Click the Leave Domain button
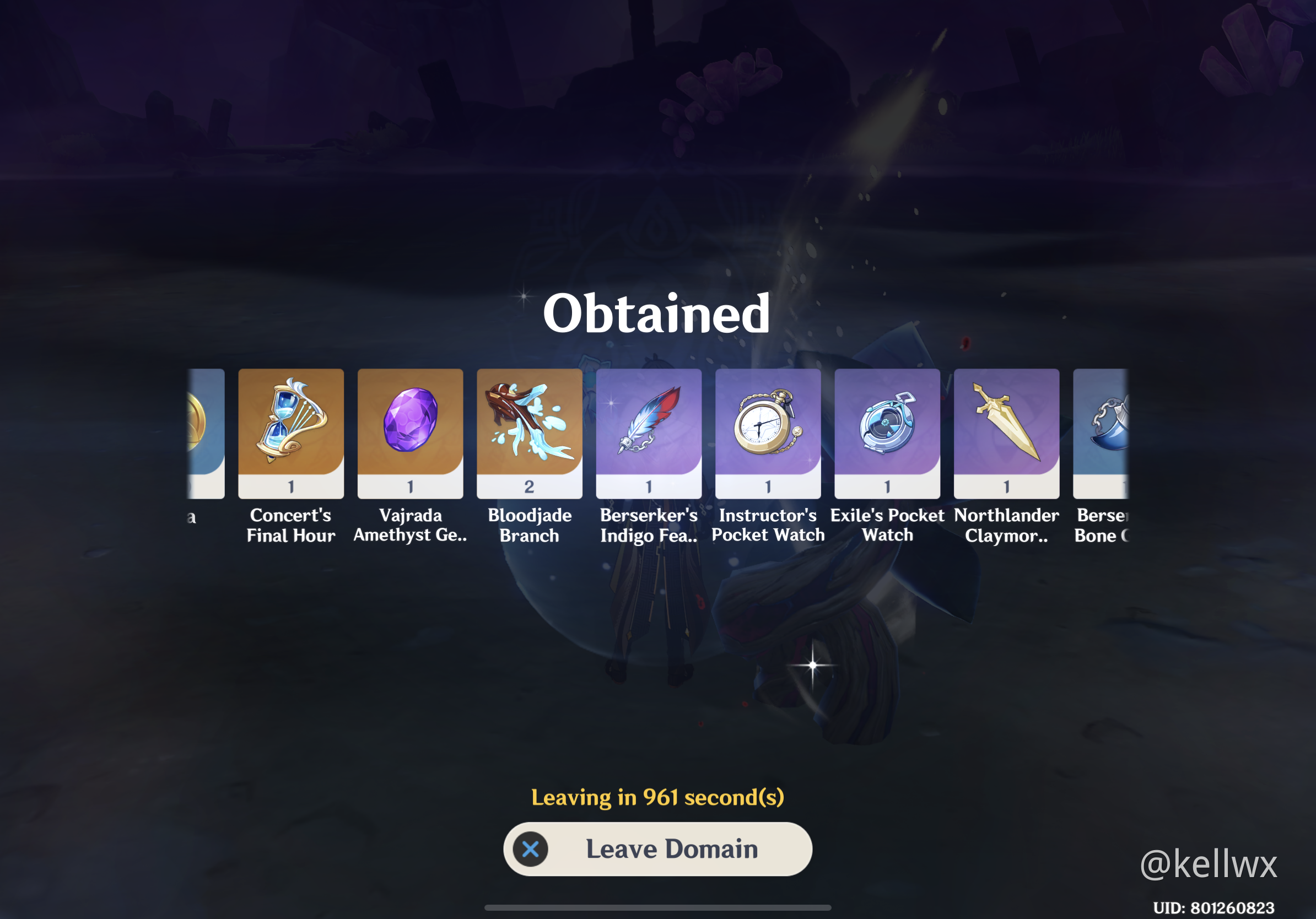The height and width of the screenshot is (919, 1316). (657, 849)
